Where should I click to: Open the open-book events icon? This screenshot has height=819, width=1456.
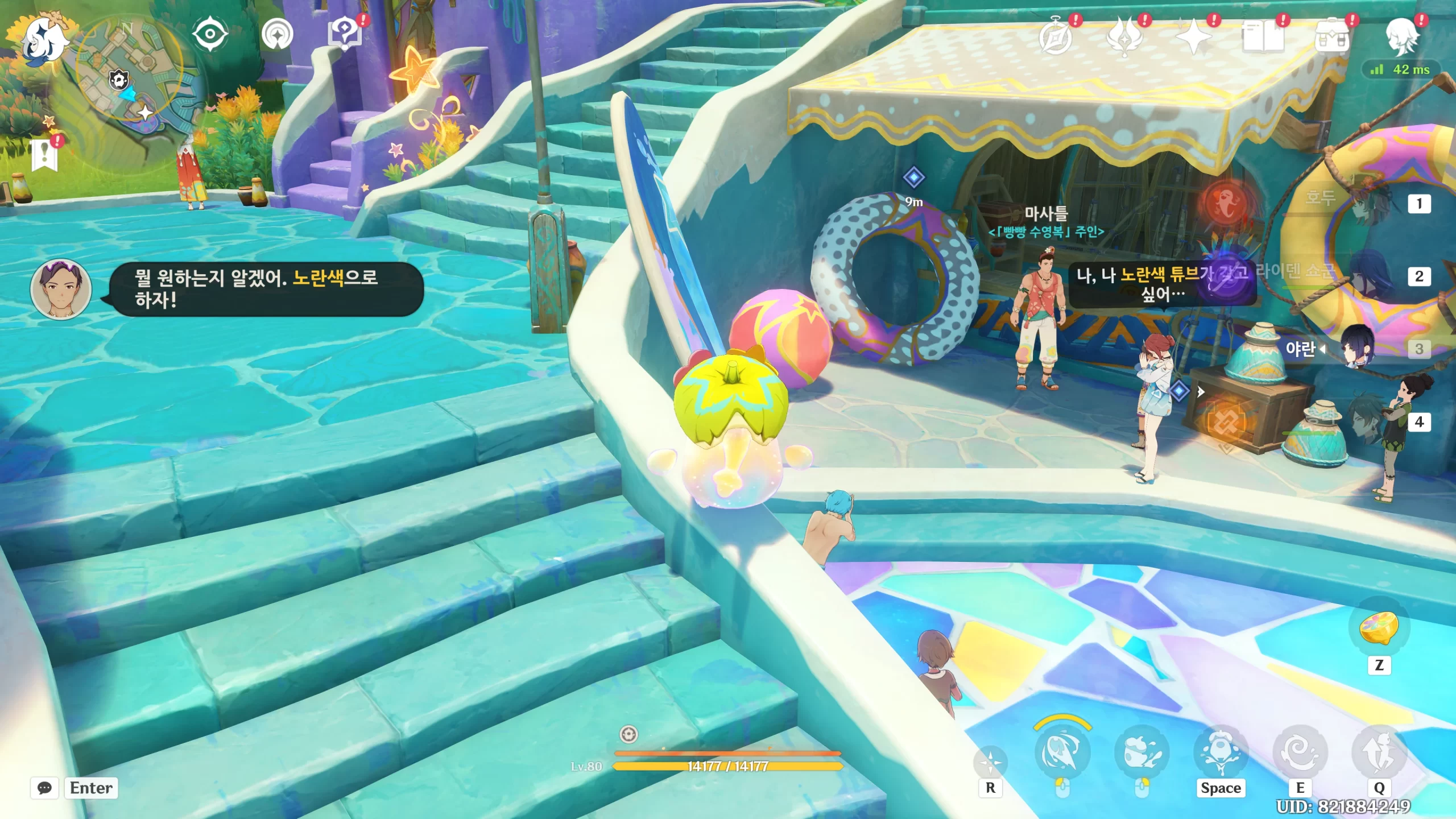click(x=1263, y=38)
